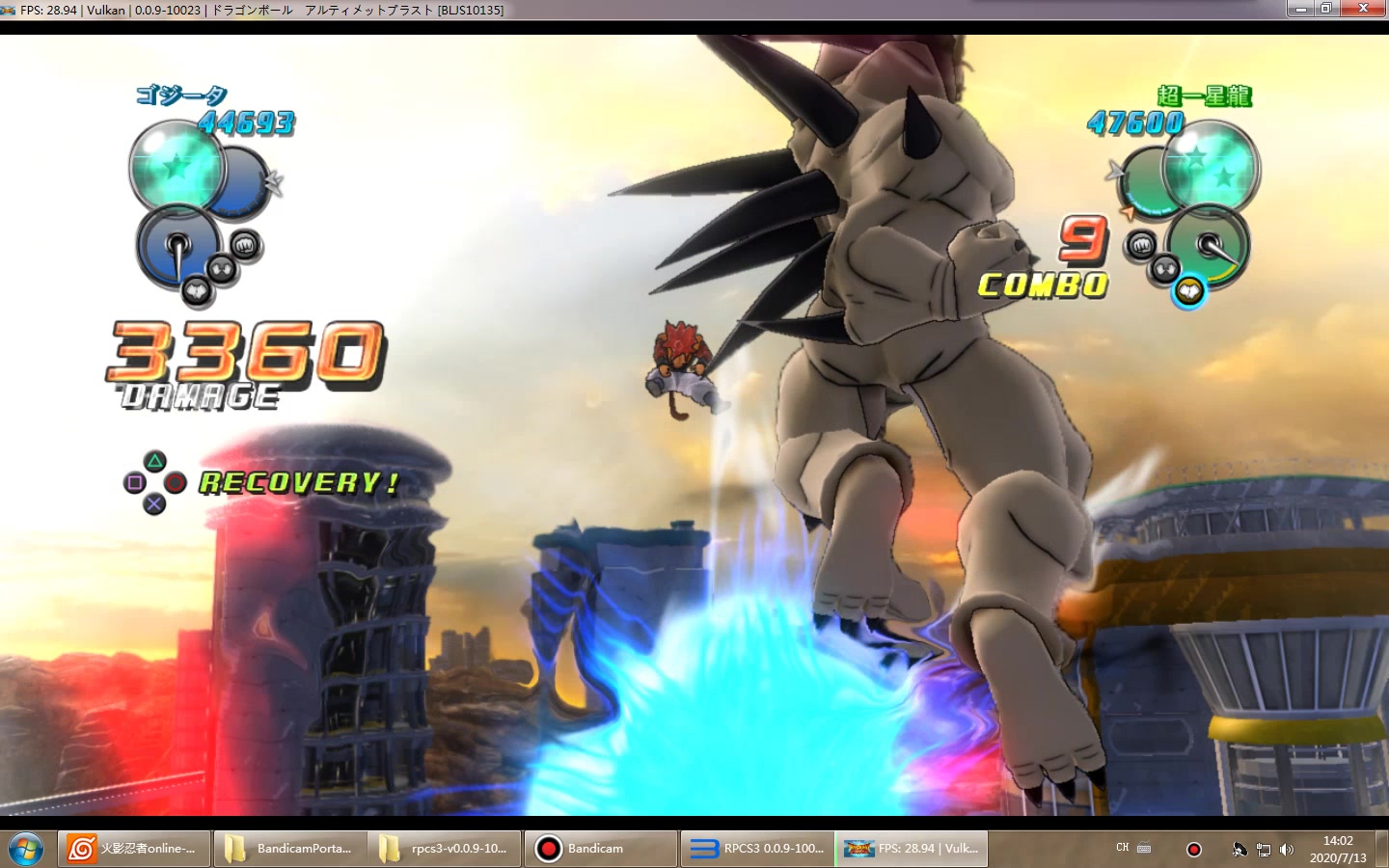Open the RPCS3 emulator window from taskbar
The height and width of the screenshot is (868, 1389).
point(755,849)
